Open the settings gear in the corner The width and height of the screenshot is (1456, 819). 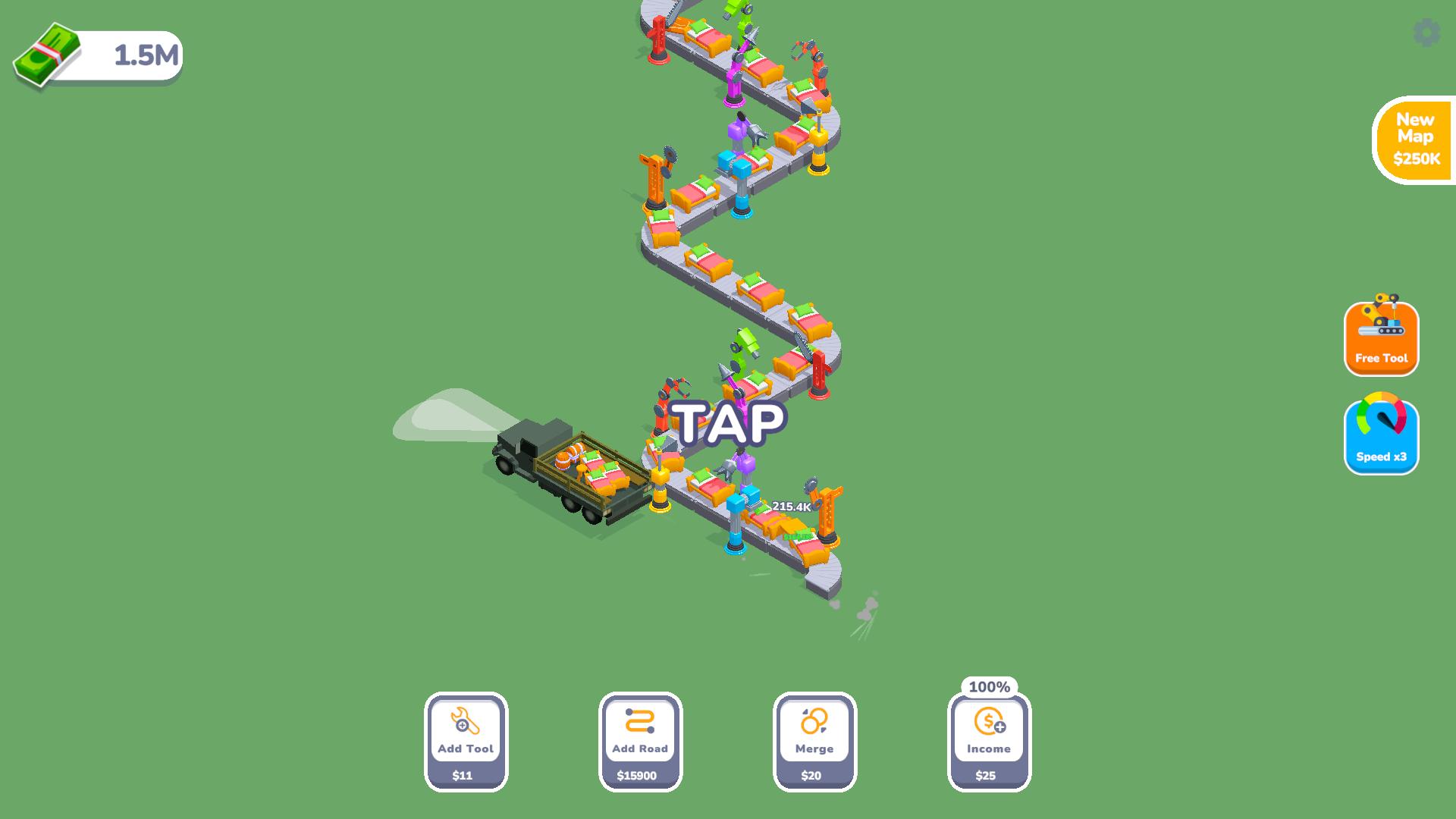pos(1426,32)
